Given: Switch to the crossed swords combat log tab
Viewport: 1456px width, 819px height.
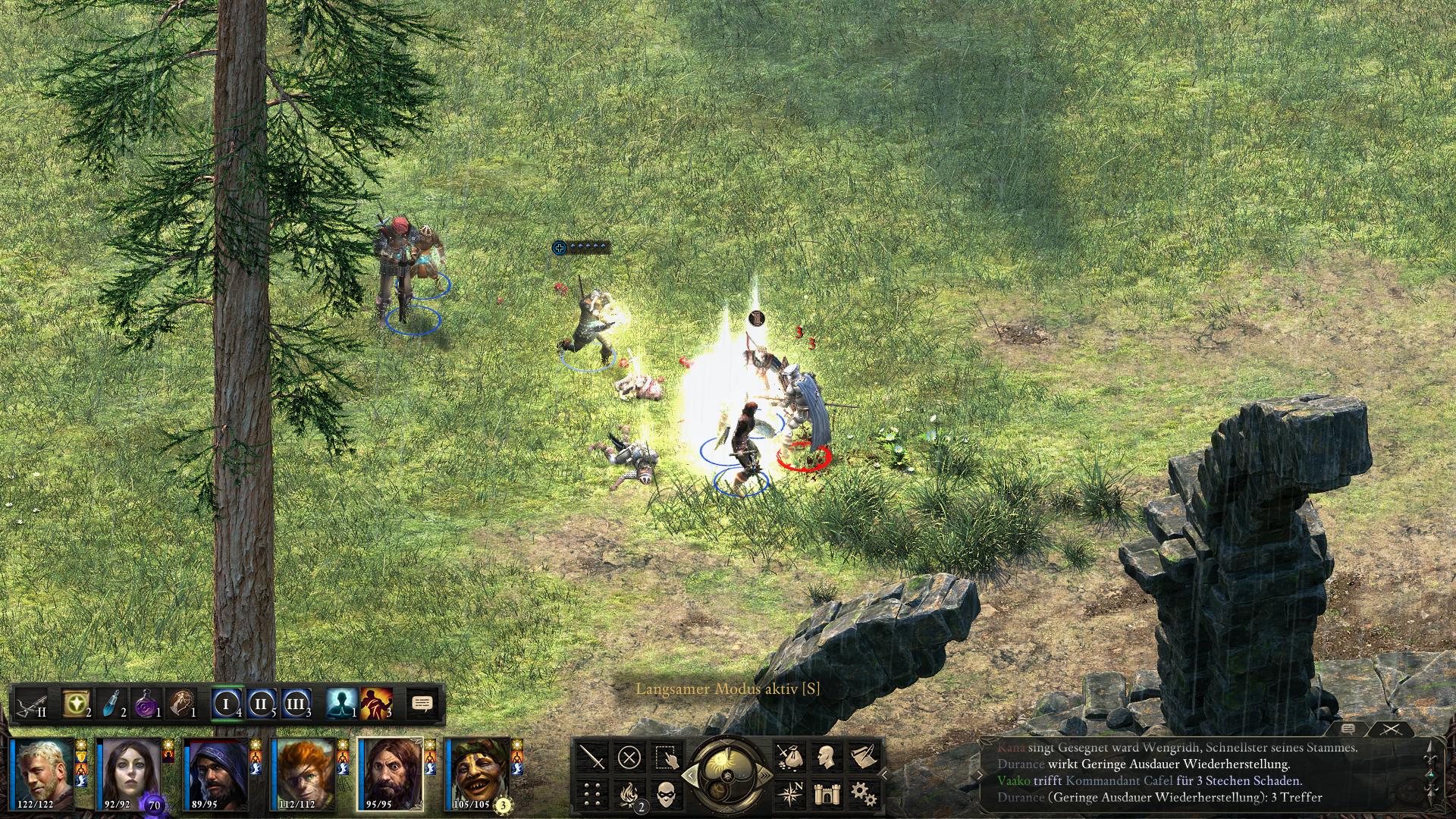Looking at the screenshot, I should (x=1391, y=730).
